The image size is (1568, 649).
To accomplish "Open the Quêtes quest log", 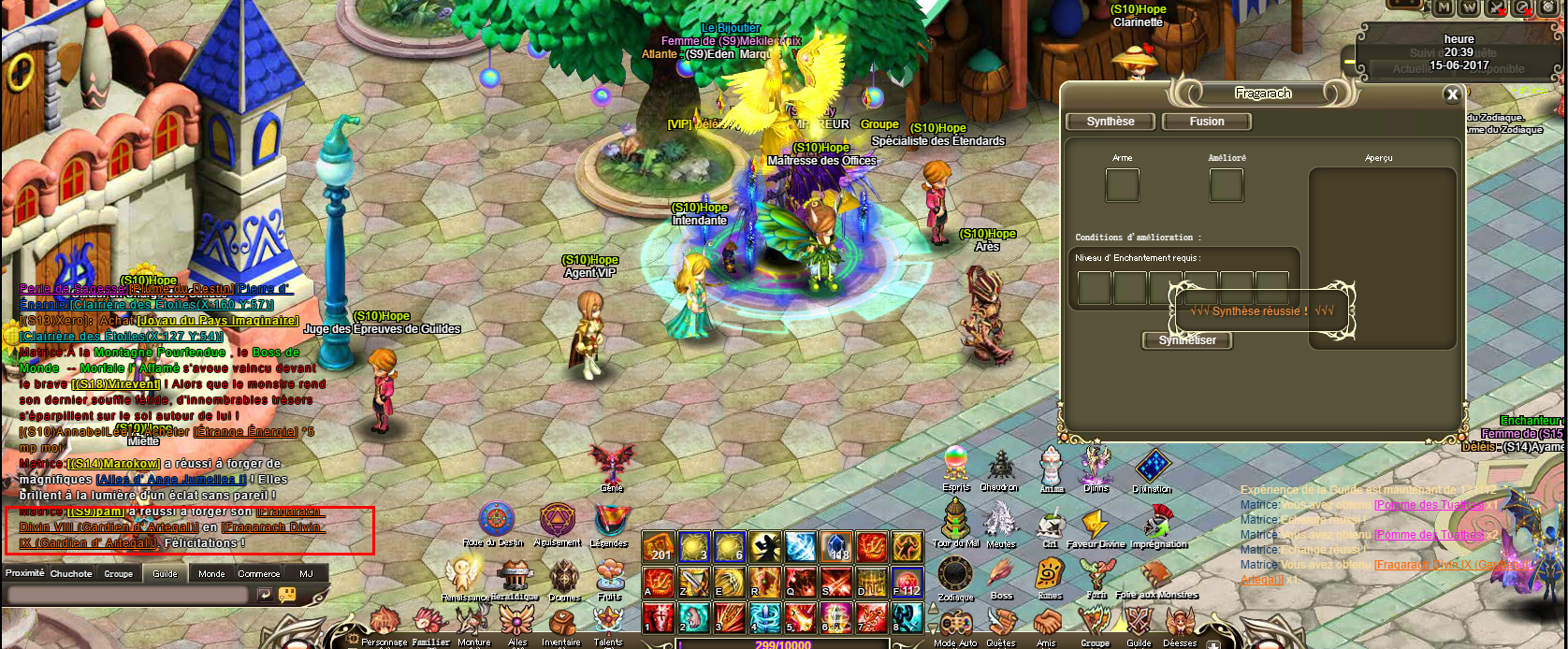I will click(x=1001, y=624).
